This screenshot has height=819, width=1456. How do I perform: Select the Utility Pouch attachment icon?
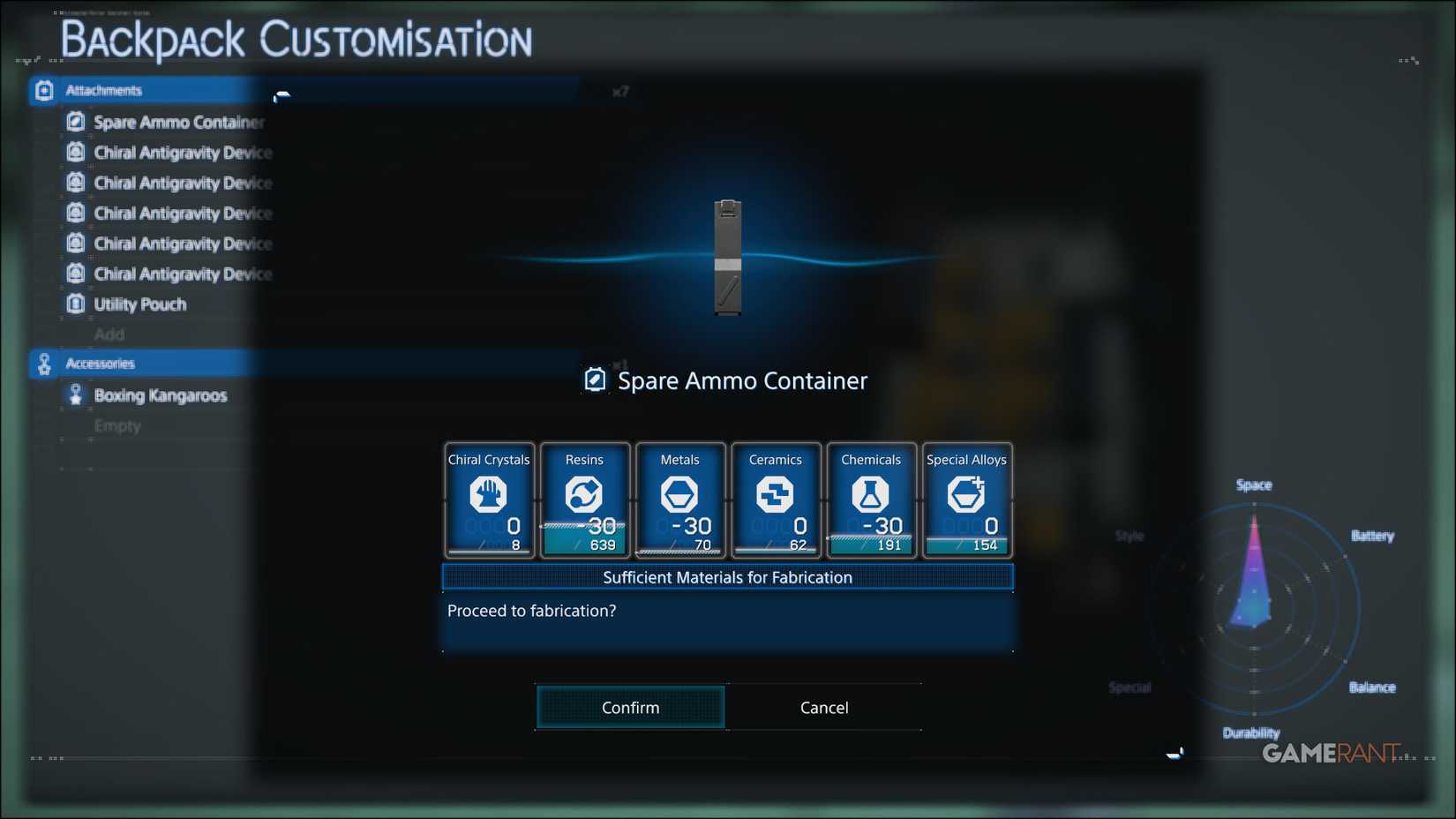(75, 304)
